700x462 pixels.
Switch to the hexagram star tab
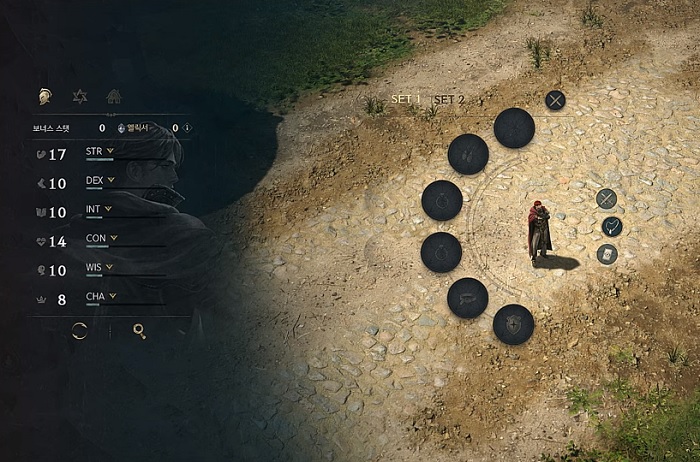(x=80, y=97)
